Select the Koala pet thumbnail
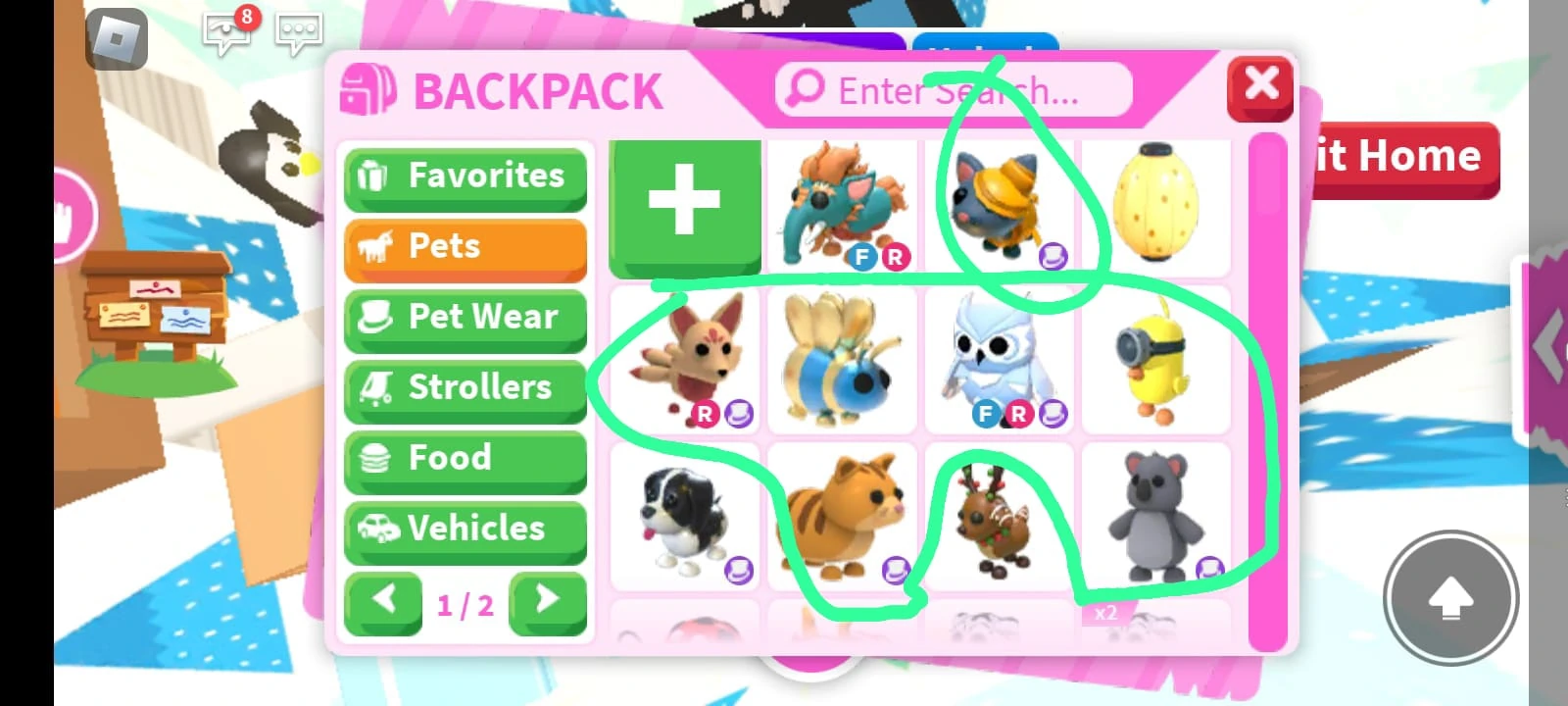Screen dimensions: 1568x706 click(1158, 513)
